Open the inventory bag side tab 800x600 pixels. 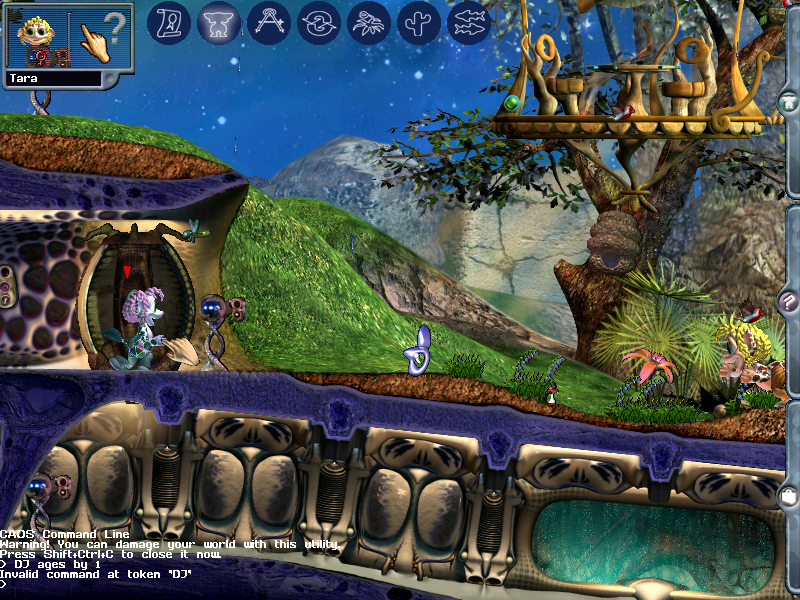point(789,496)
